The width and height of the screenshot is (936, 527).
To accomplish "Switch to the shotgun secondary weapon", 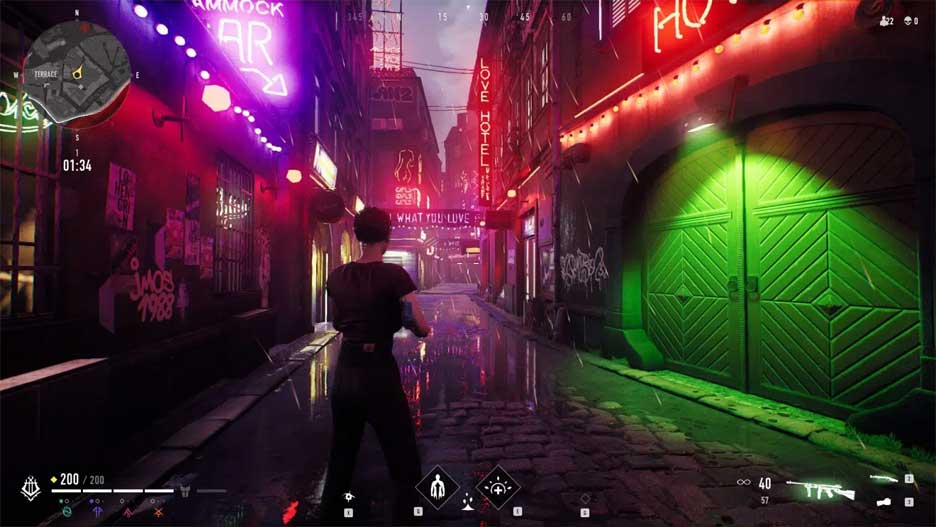I will pyautogui.click(x=883, y=479).
